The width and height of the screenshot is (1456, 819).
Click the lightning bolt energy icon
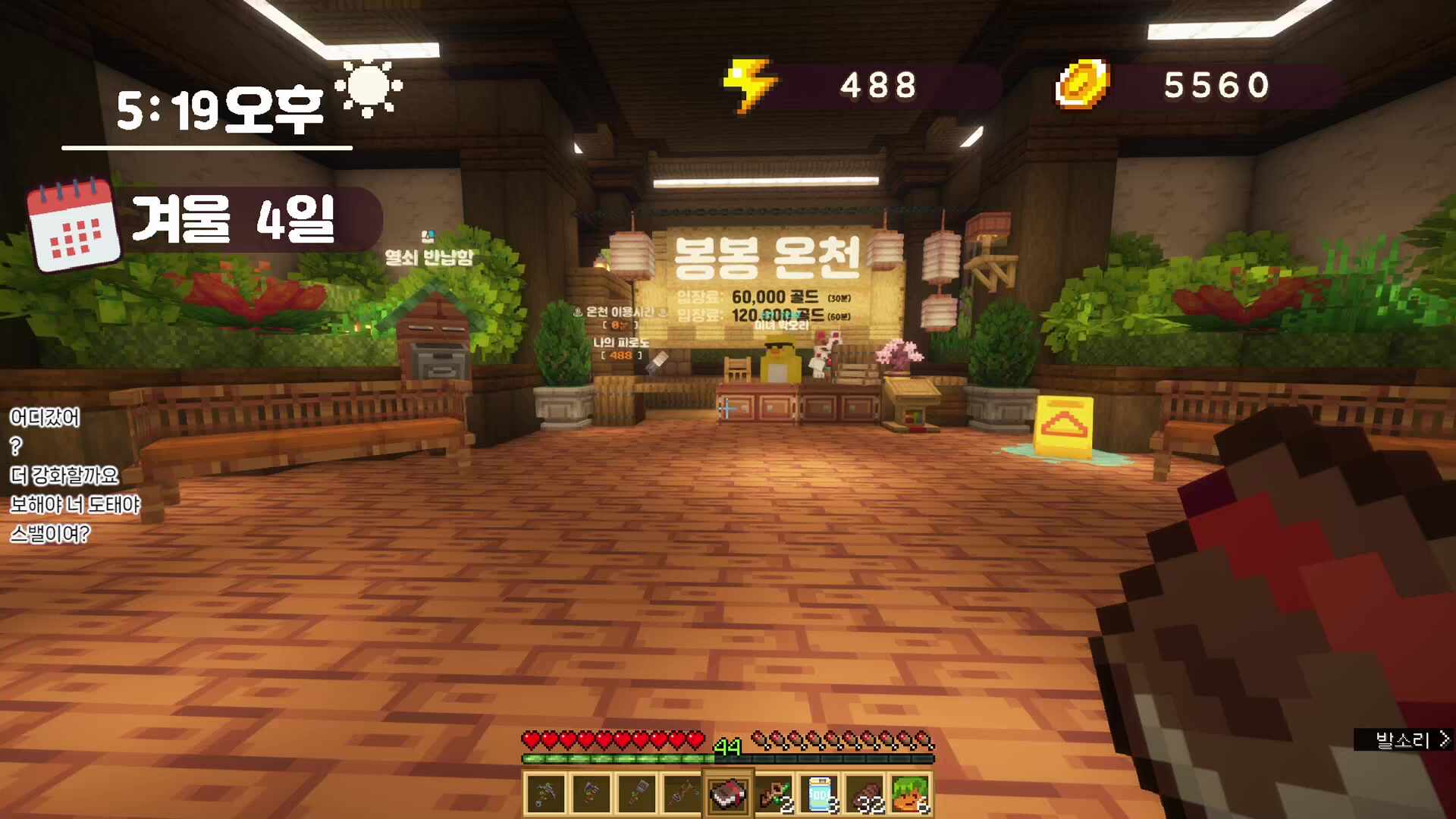748,85
